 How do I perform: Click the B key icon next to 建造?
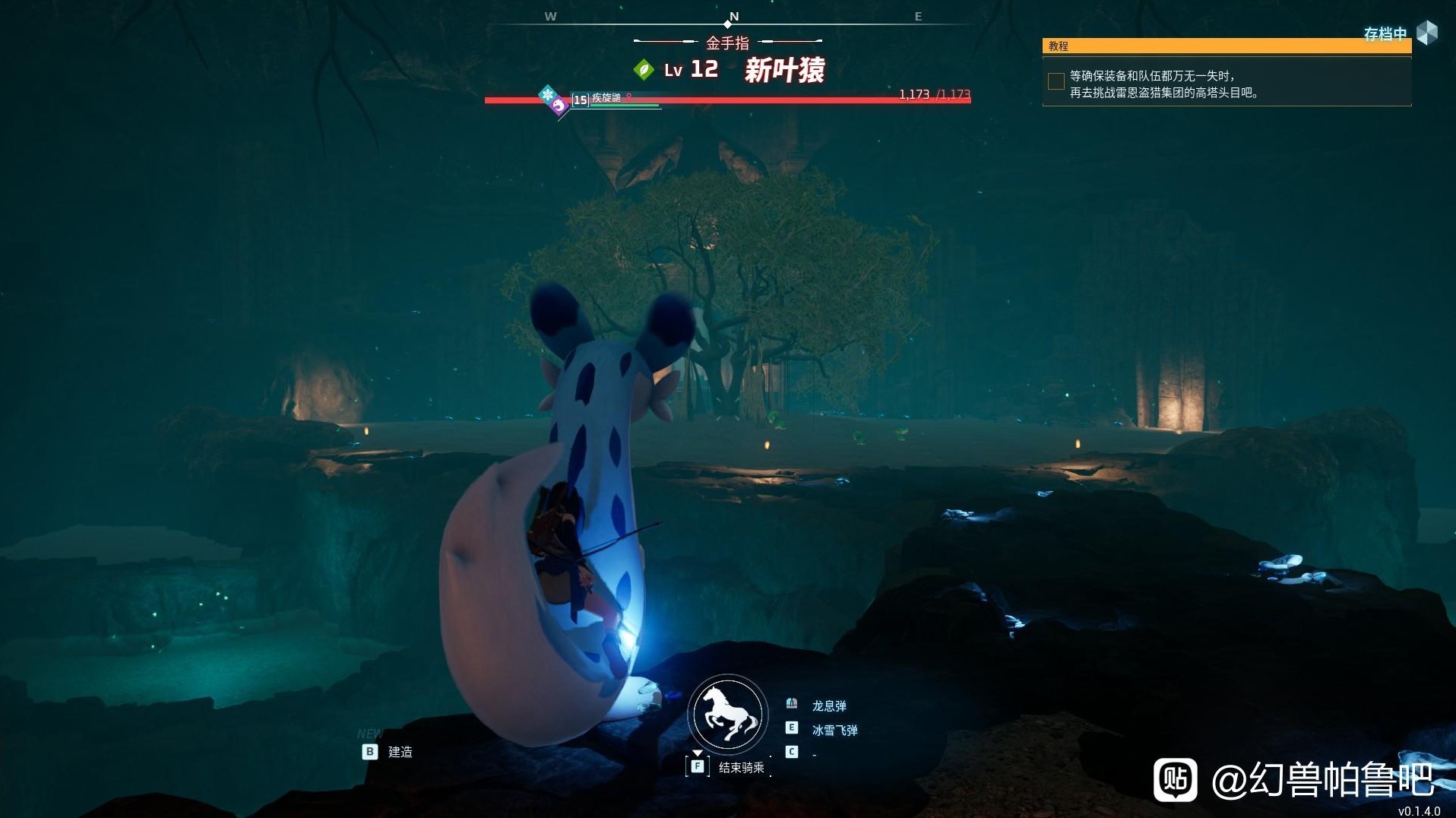[370, 751]
